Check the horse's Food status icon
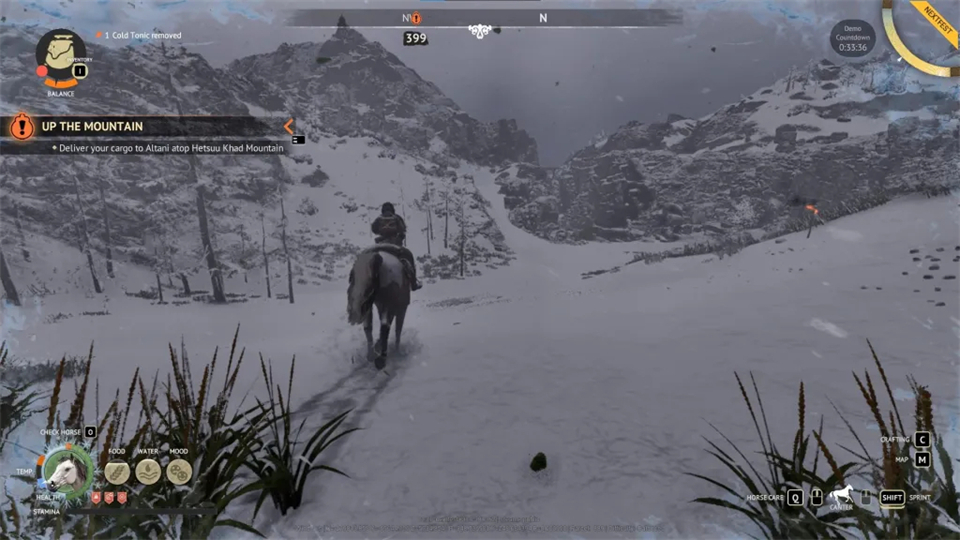This screenshot has width=960, height=540. coord(117,471)
